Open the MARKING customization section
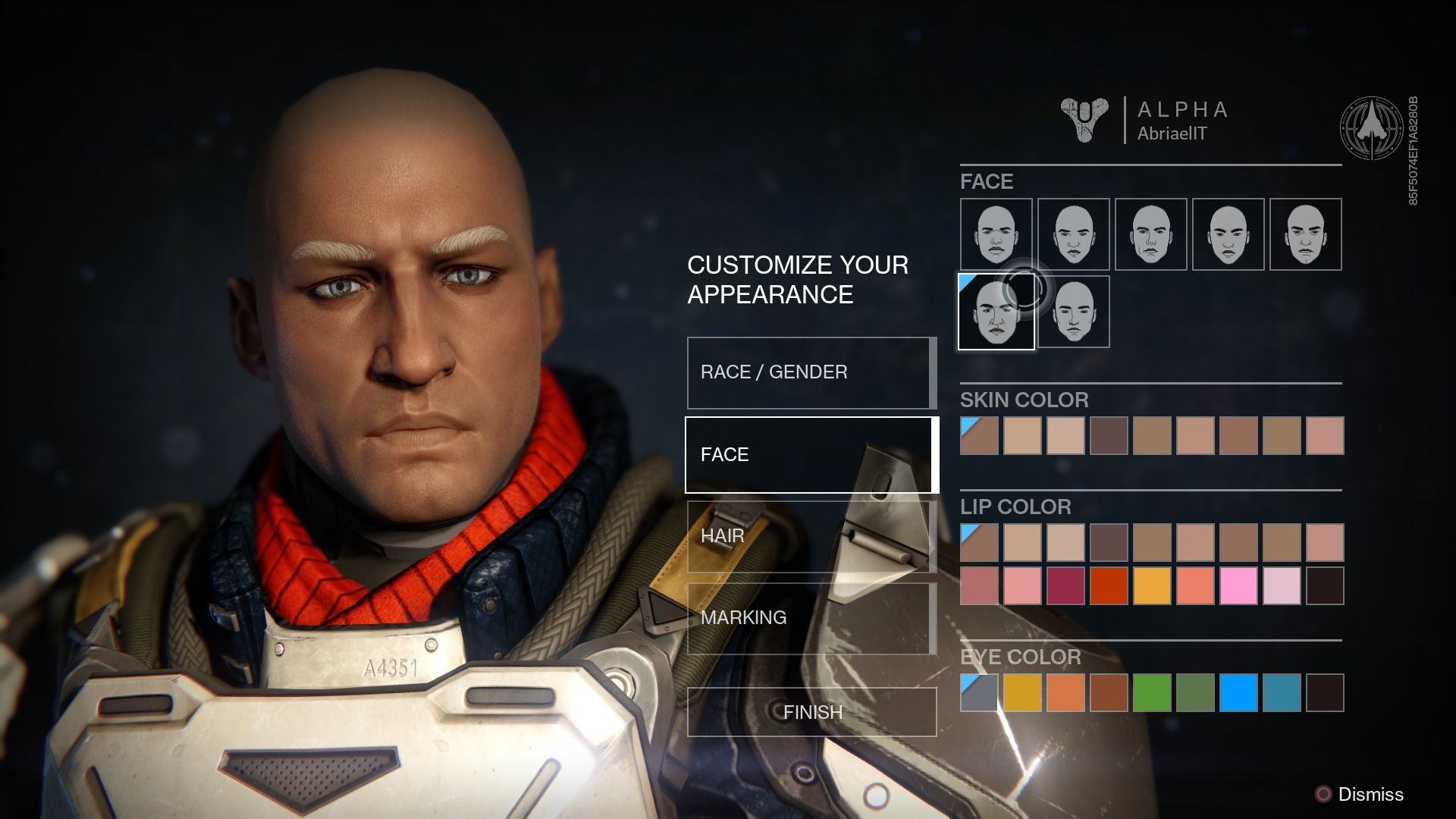 [x=810, y=618]
